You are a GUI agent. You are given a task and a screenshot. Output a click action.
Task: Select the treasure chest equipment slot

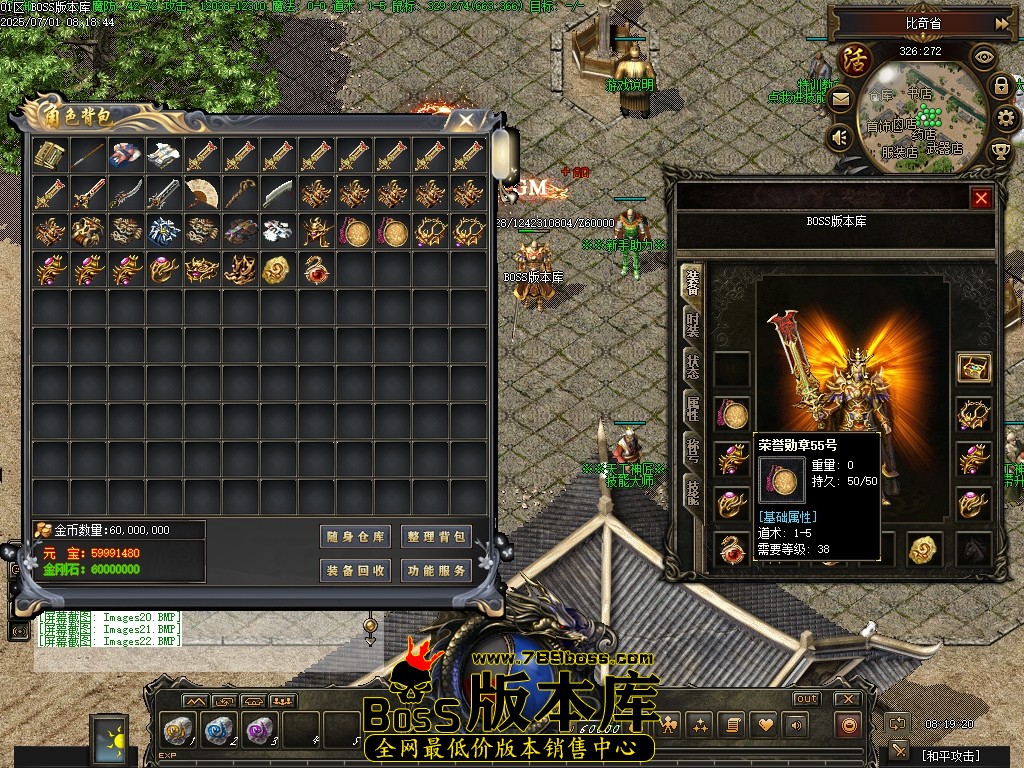click(973, 368)
